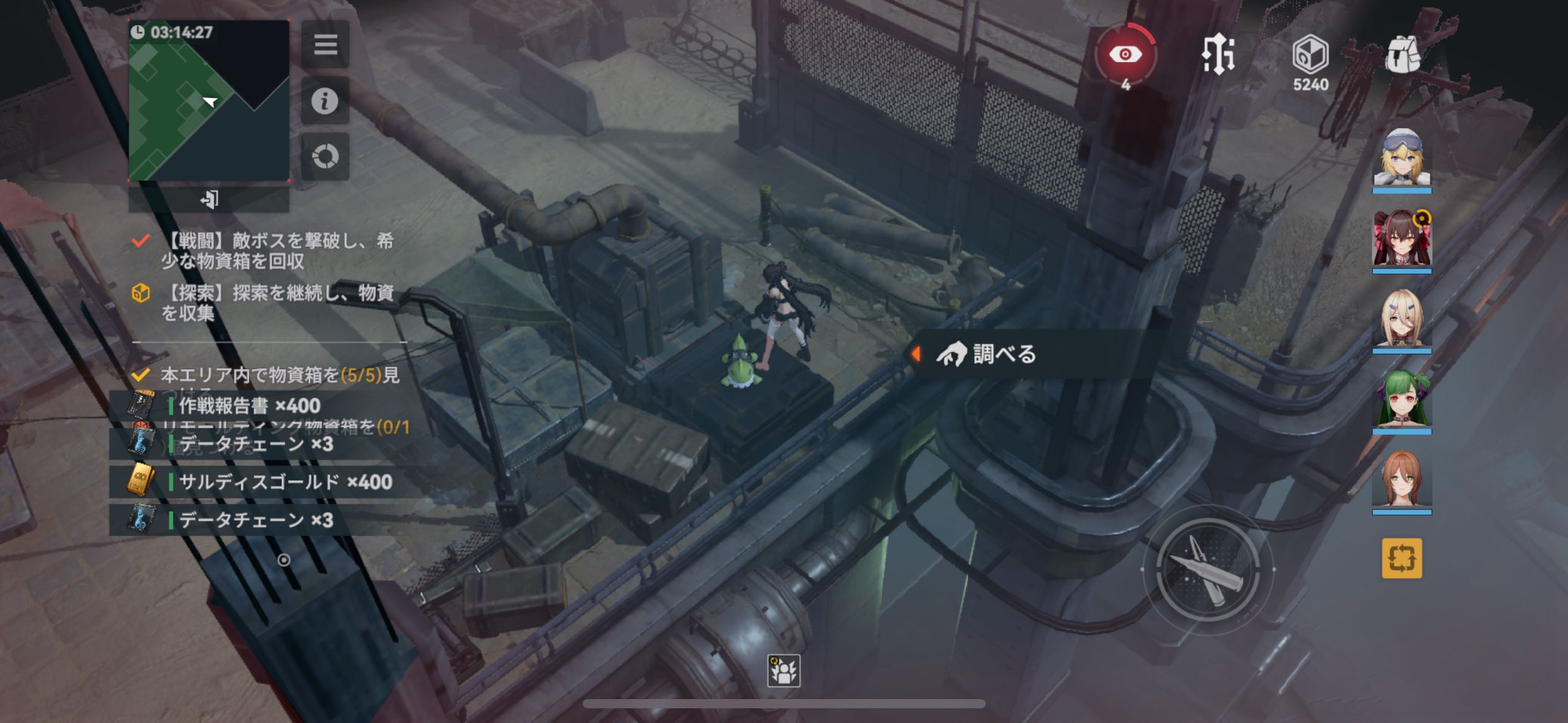Toggle the red eye detection icon
The image size is (1568, 723).
coord(1125,55)
